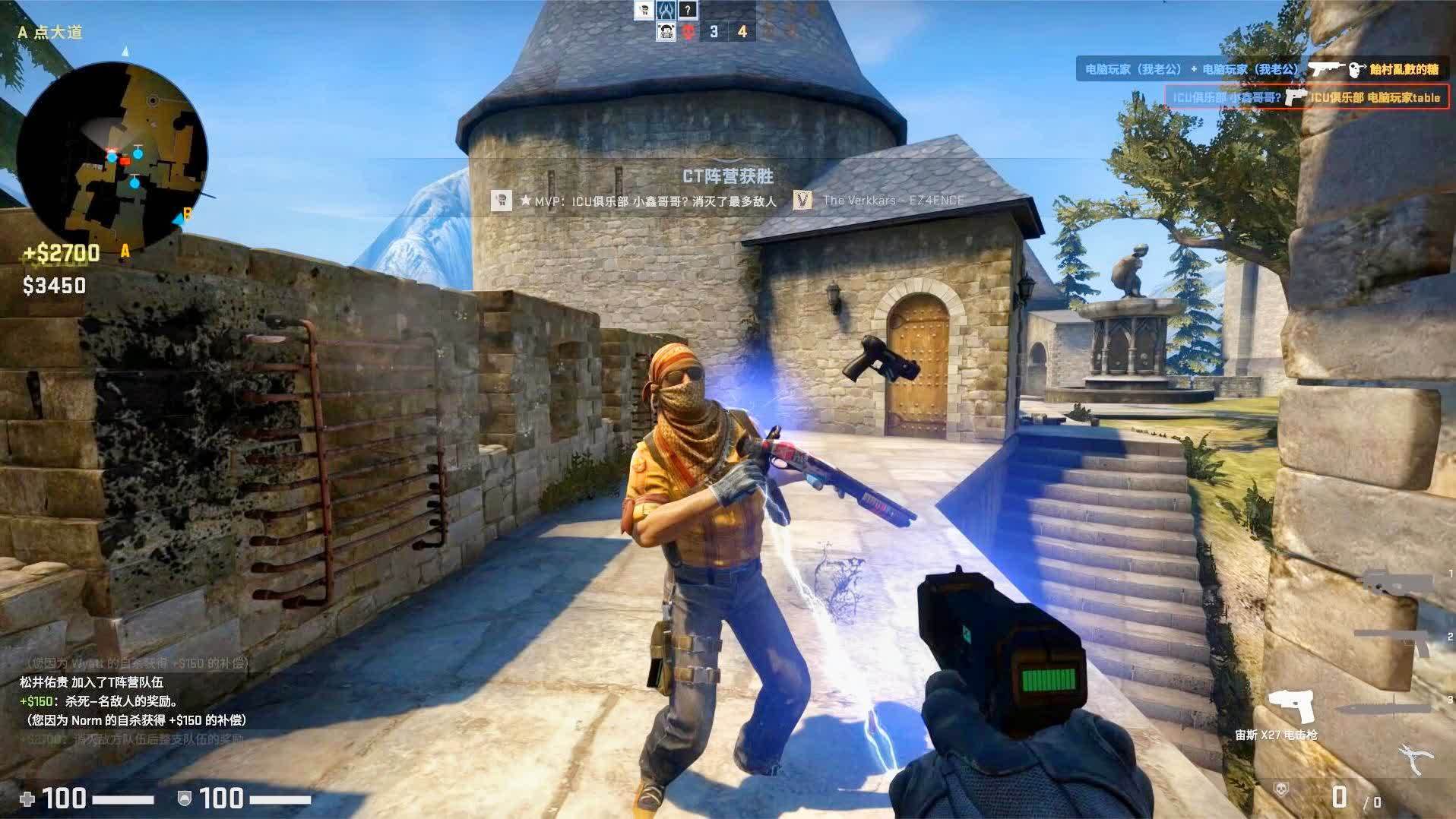Select the question-mark avatar on the scoreboard
The width and height of the screenshot is (1456, 819).
(688, 10)
